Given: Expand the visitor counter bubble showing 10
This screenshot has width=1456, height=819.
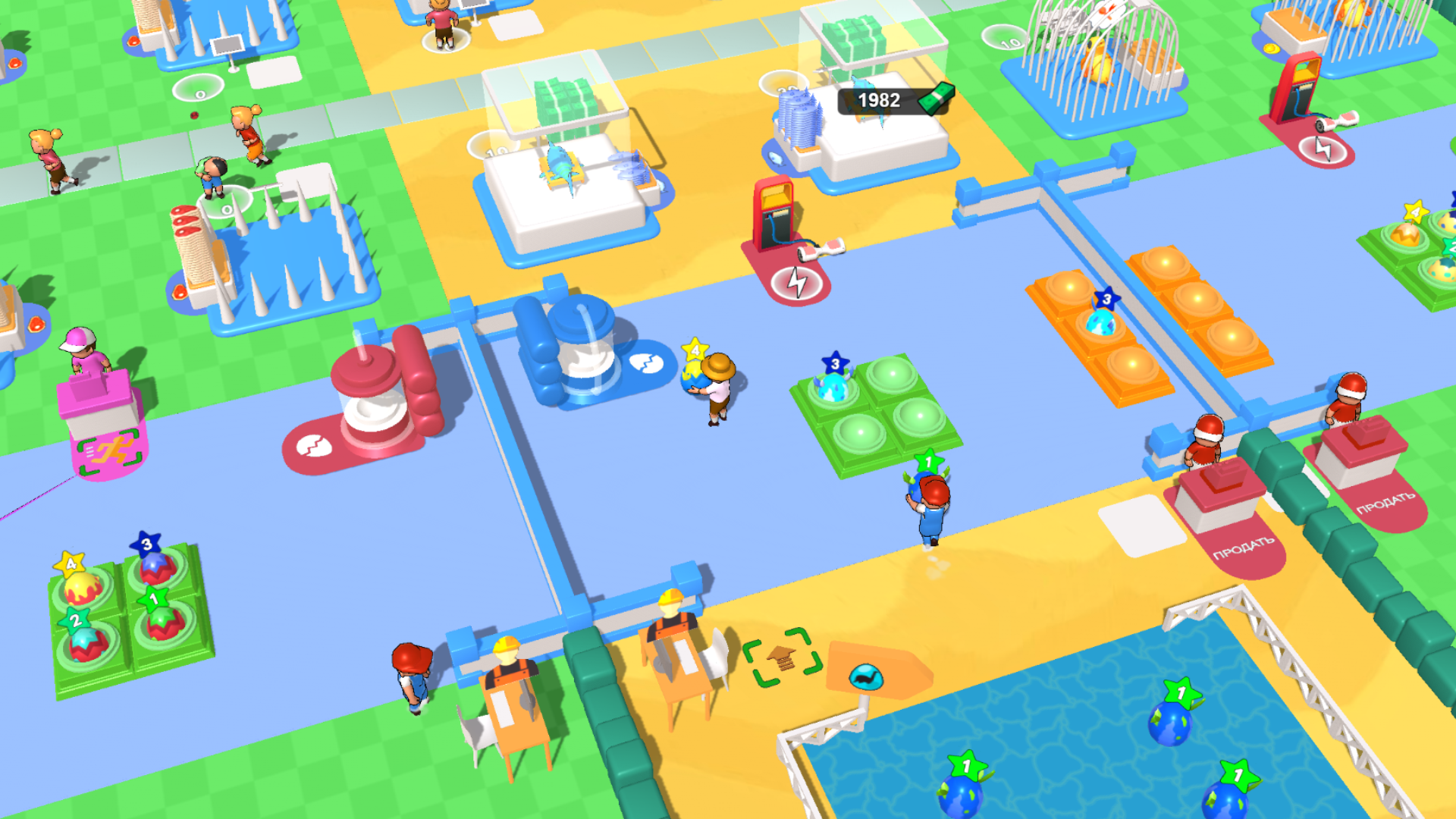Looking at the screenshot, I should 494,149.
